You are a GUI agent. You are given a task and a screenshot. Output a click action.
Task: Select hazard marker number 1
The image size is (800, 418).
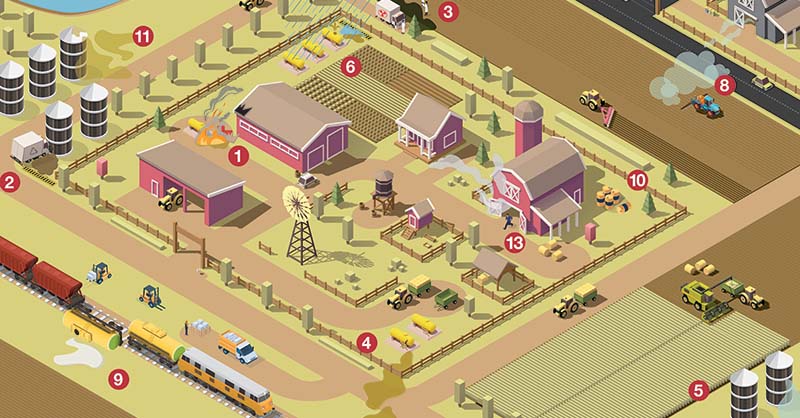[x=238, y=155]
